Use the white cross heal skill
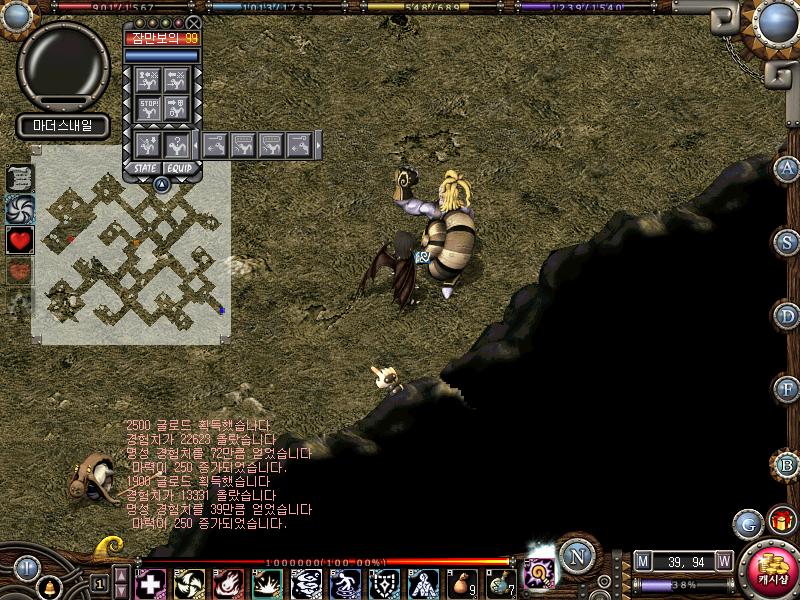 coord(151,582)
